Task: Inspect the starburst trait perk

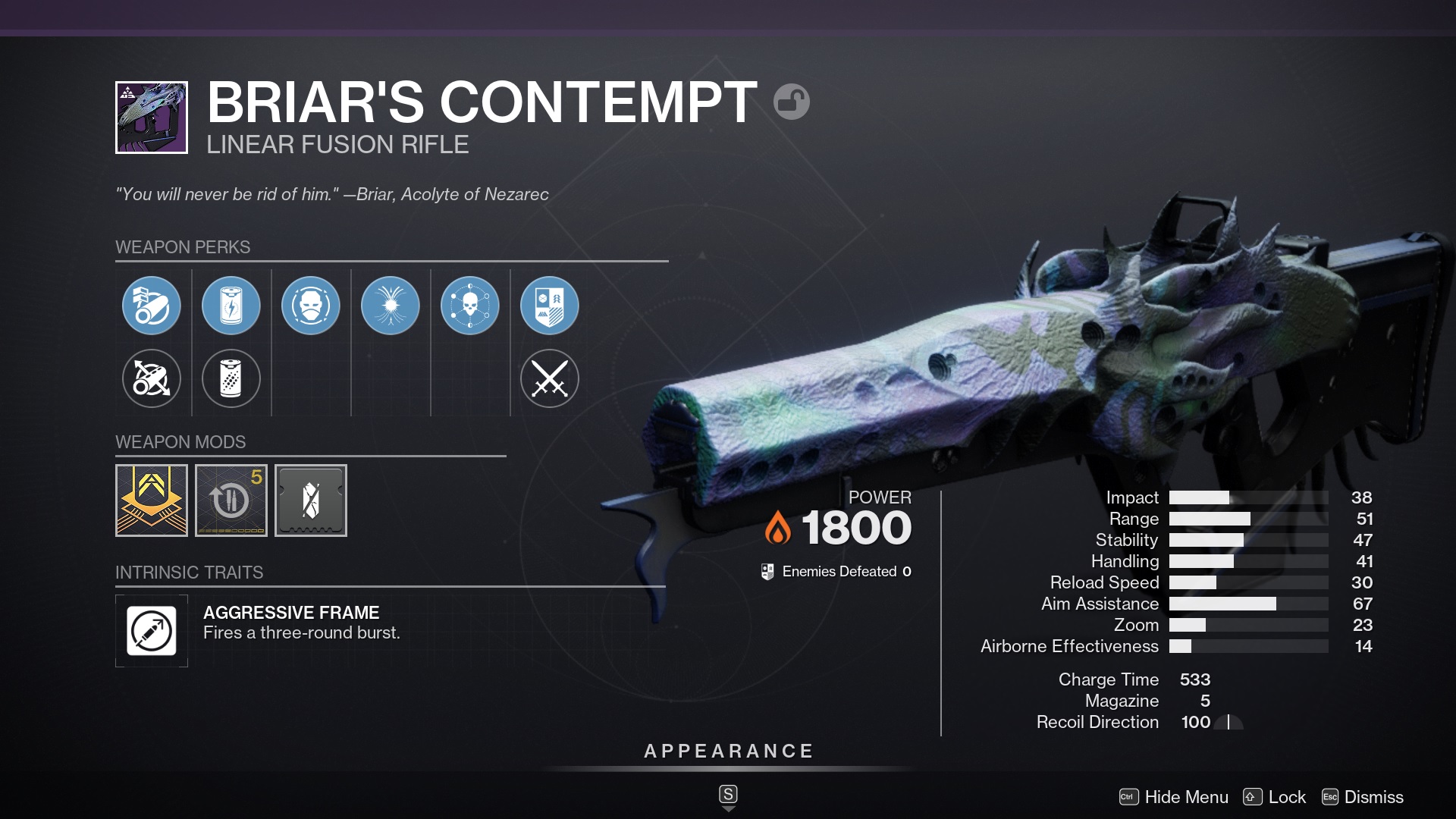Action: point(391,306)
